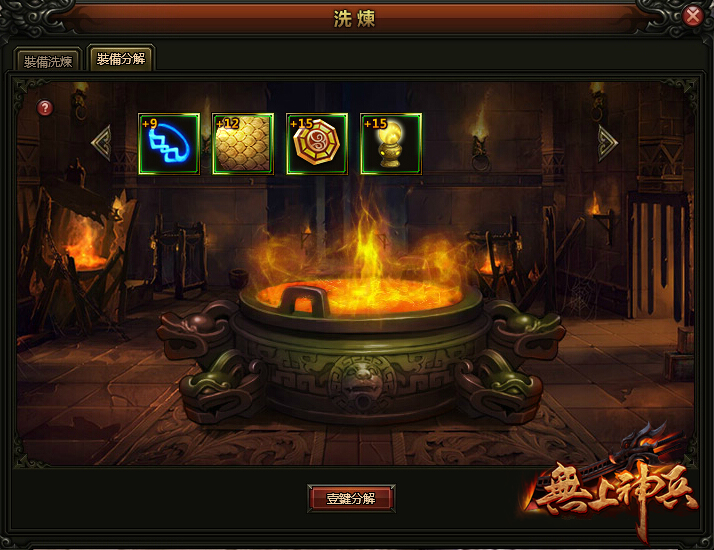The width and height of the screenshot is (714, 550).
Task: Show previous items with the left arrow
Action: coord(101,143)
